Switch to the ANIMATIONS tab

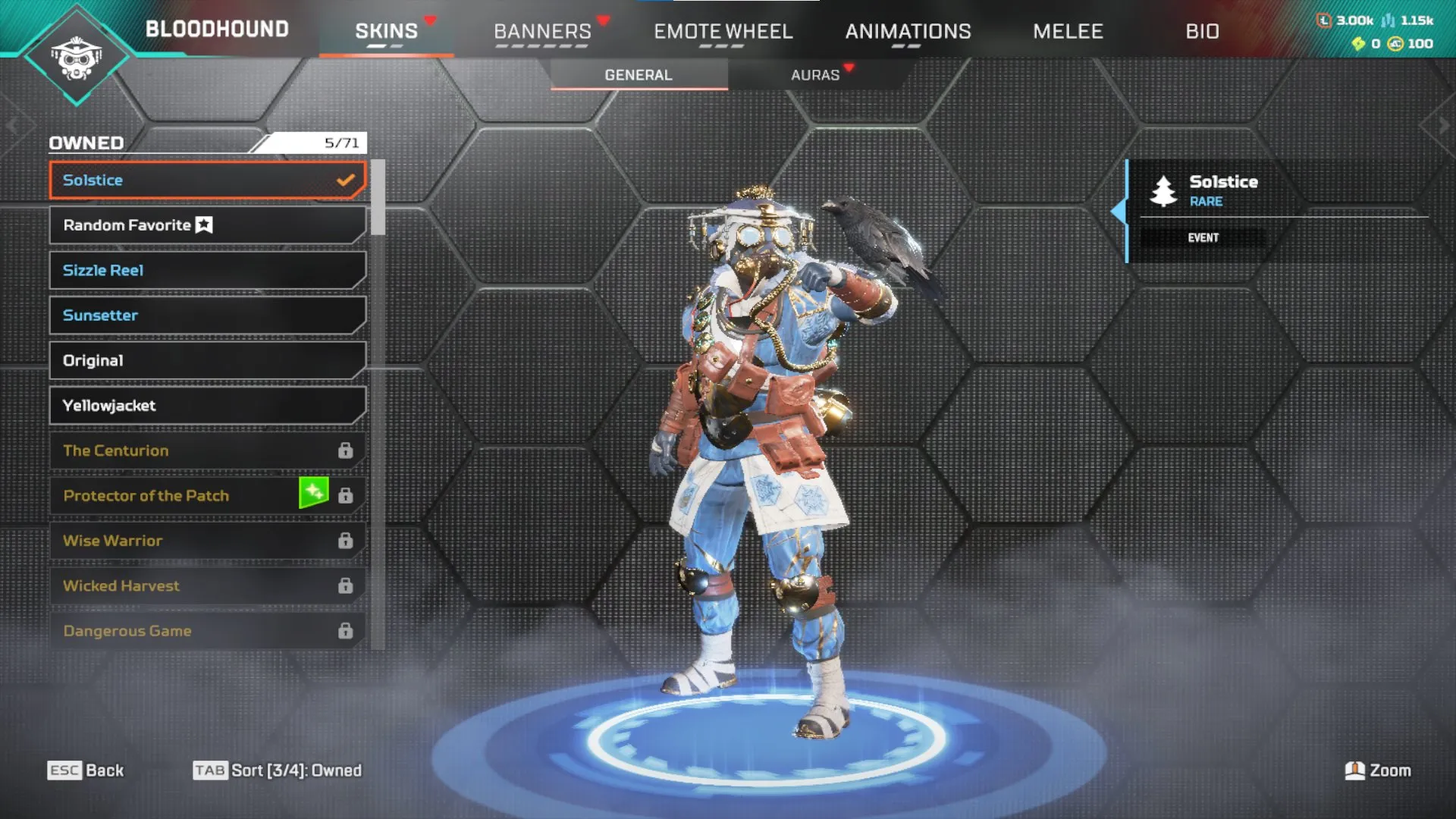(908, 32)
